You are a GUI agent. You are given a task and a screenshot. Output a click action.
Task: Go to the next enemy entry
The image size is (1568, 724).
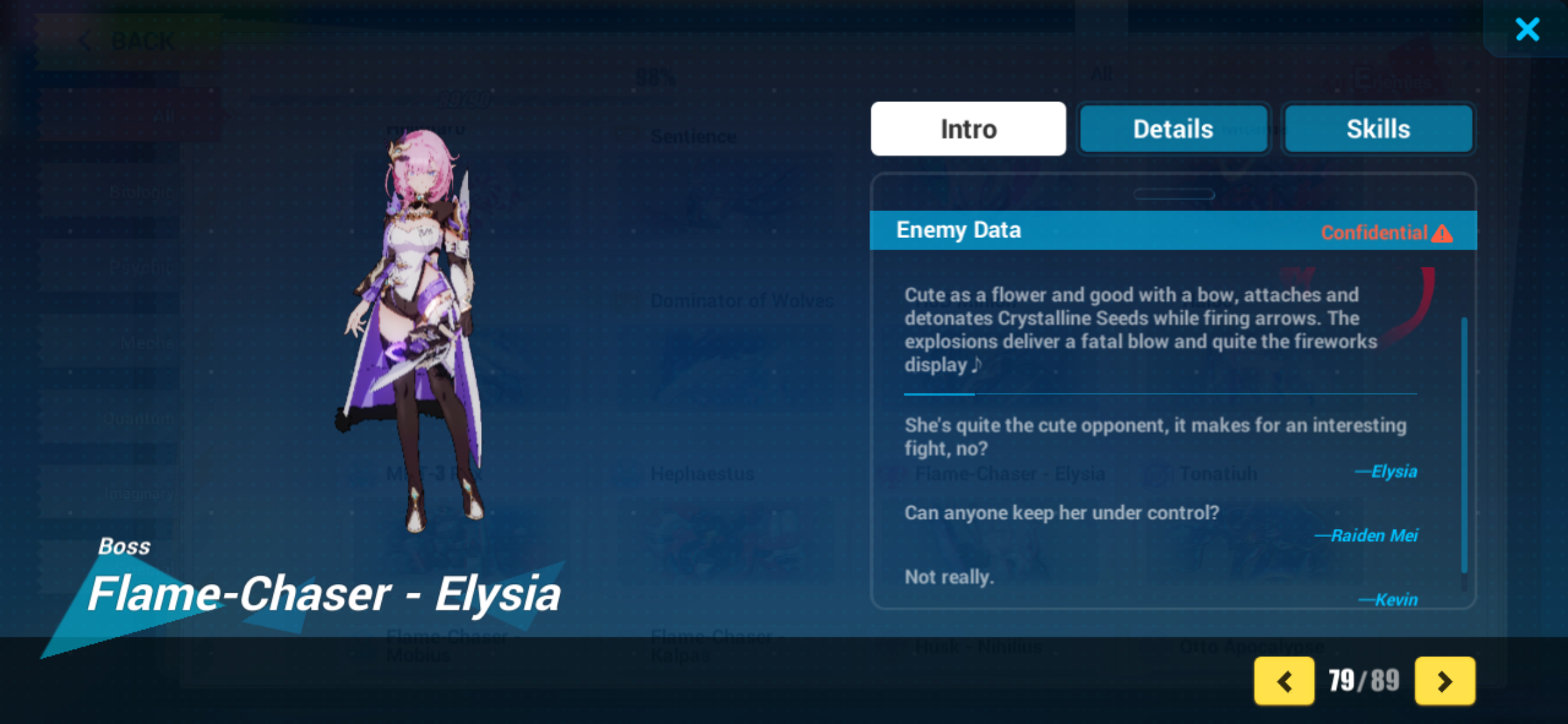(1445, 681)
